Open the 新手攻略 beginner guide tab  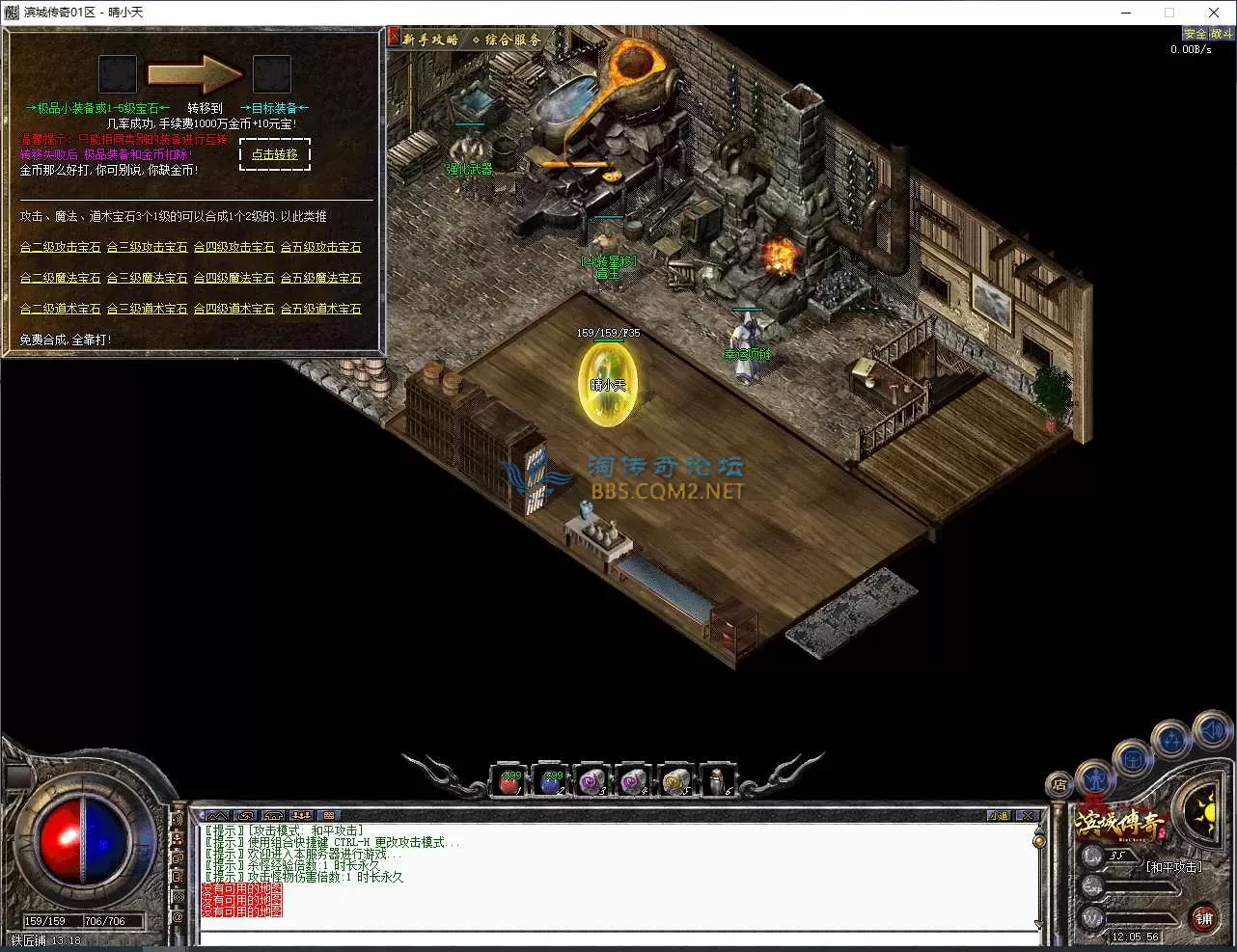[x=430, y=40]
